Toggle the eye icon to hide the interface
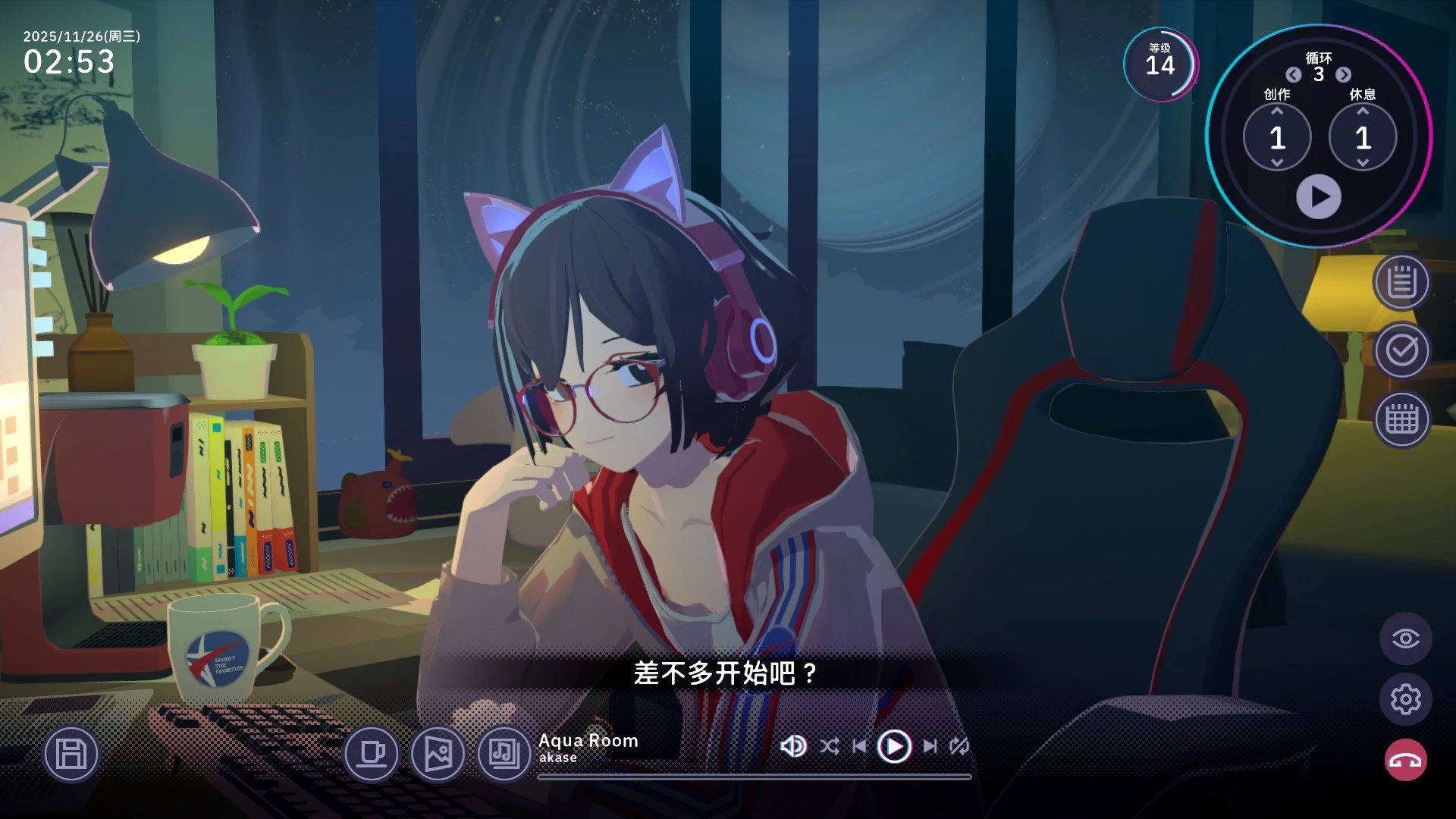This screenshot has width=1456, height=819. pyautogui.click(x=1405, y=639)
